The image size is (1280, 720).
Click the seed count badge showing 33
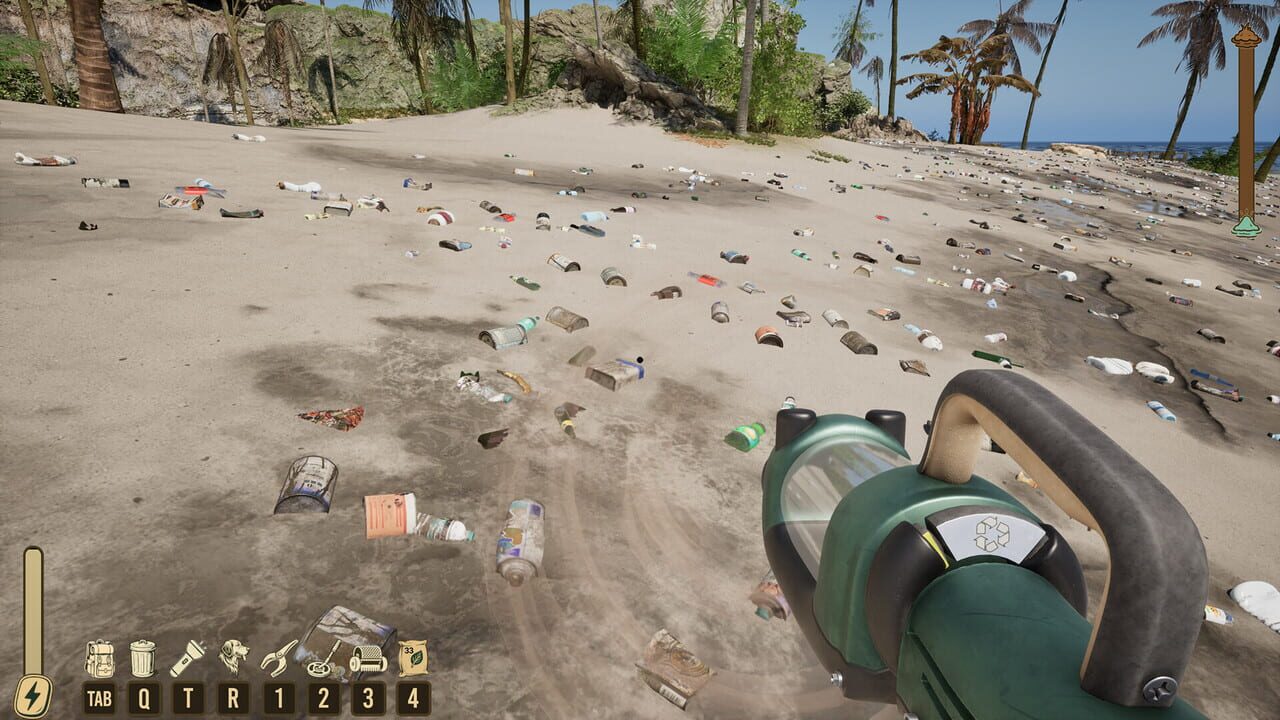[x=407, y=650]
